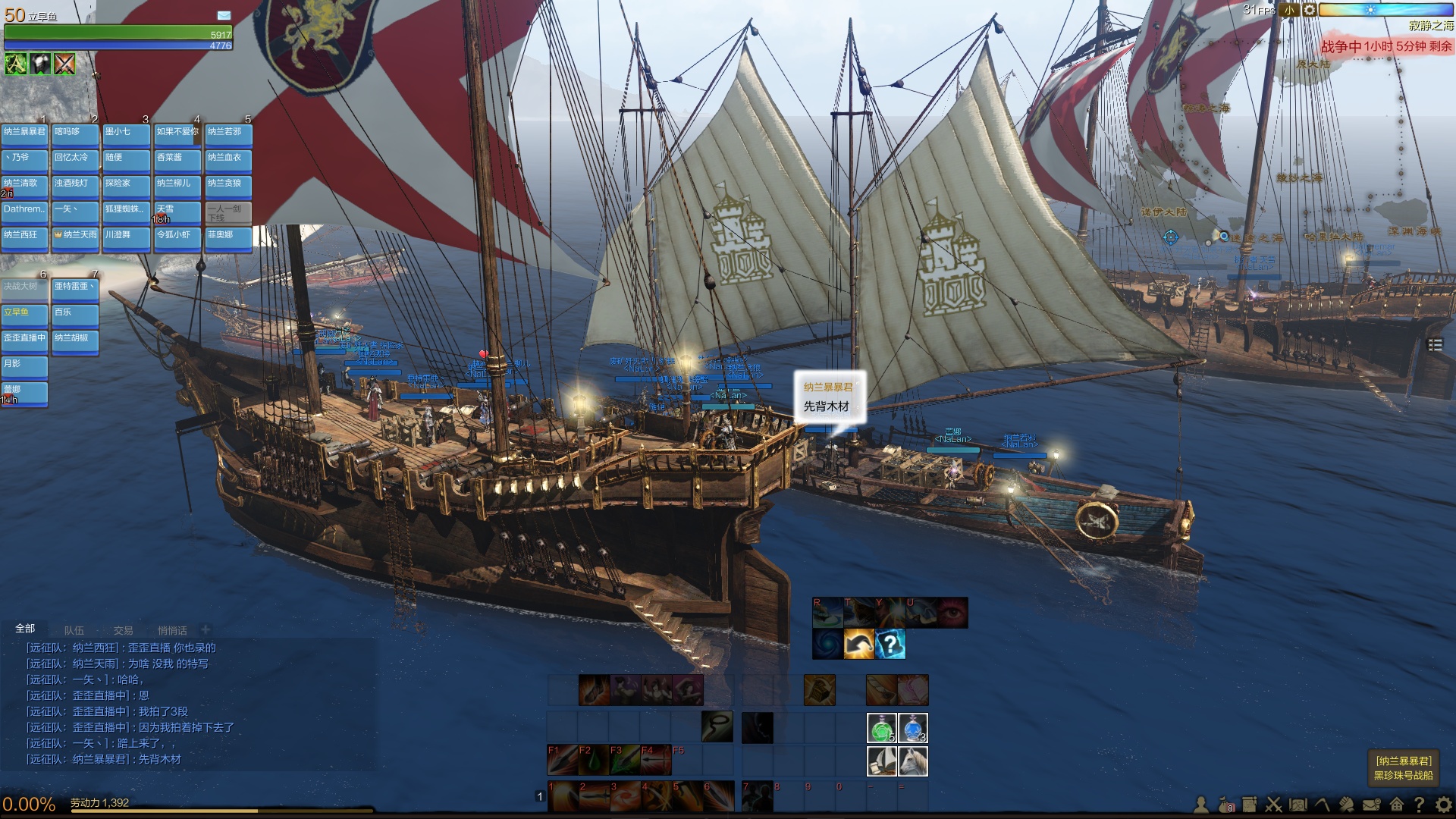
Task: Summon the white horse mount
Action: [x=913, y=761]
